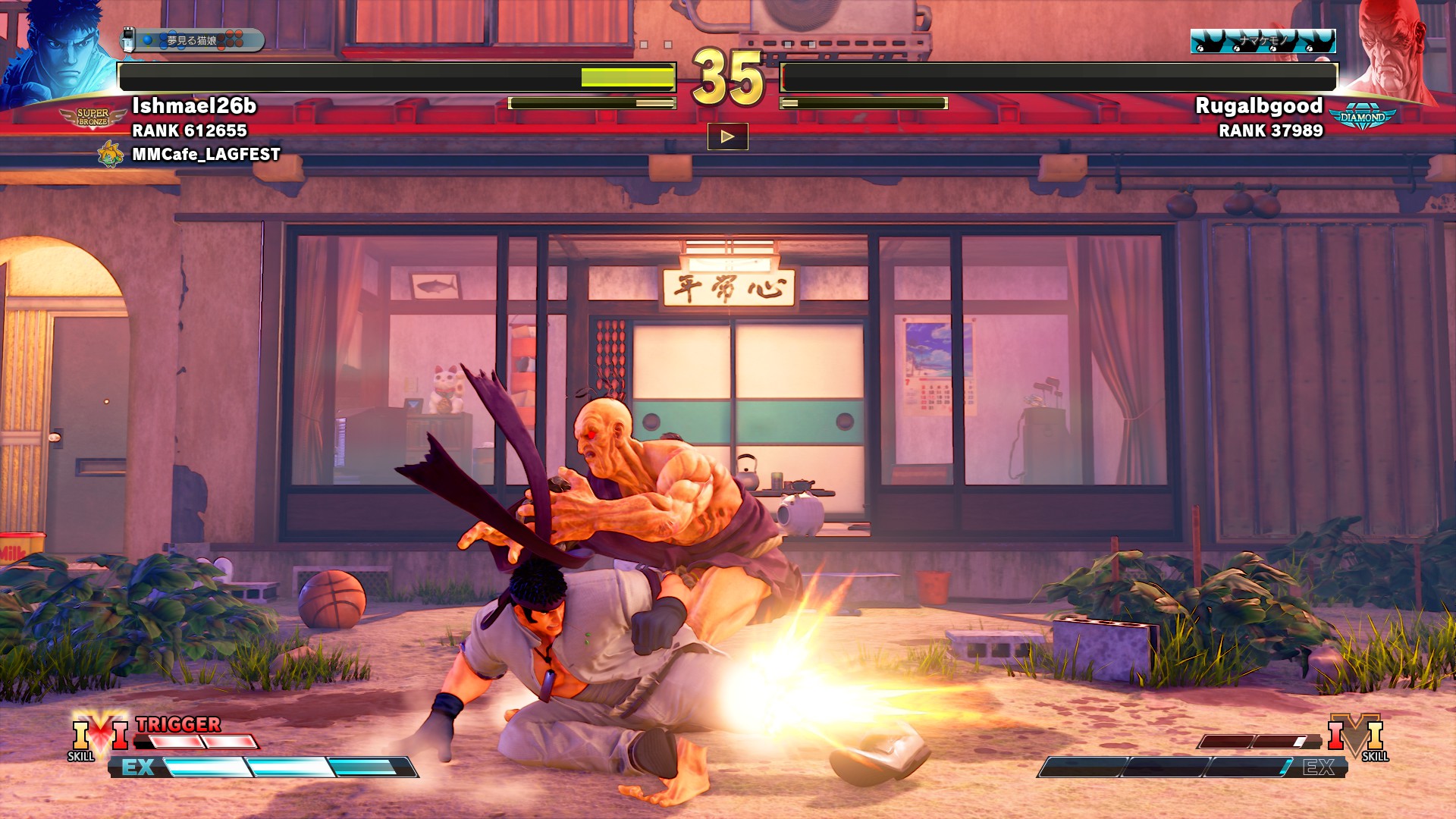Click the replay play arrow under the timer
Viewport: 1456px width, 819px height.
pos(727,136)
